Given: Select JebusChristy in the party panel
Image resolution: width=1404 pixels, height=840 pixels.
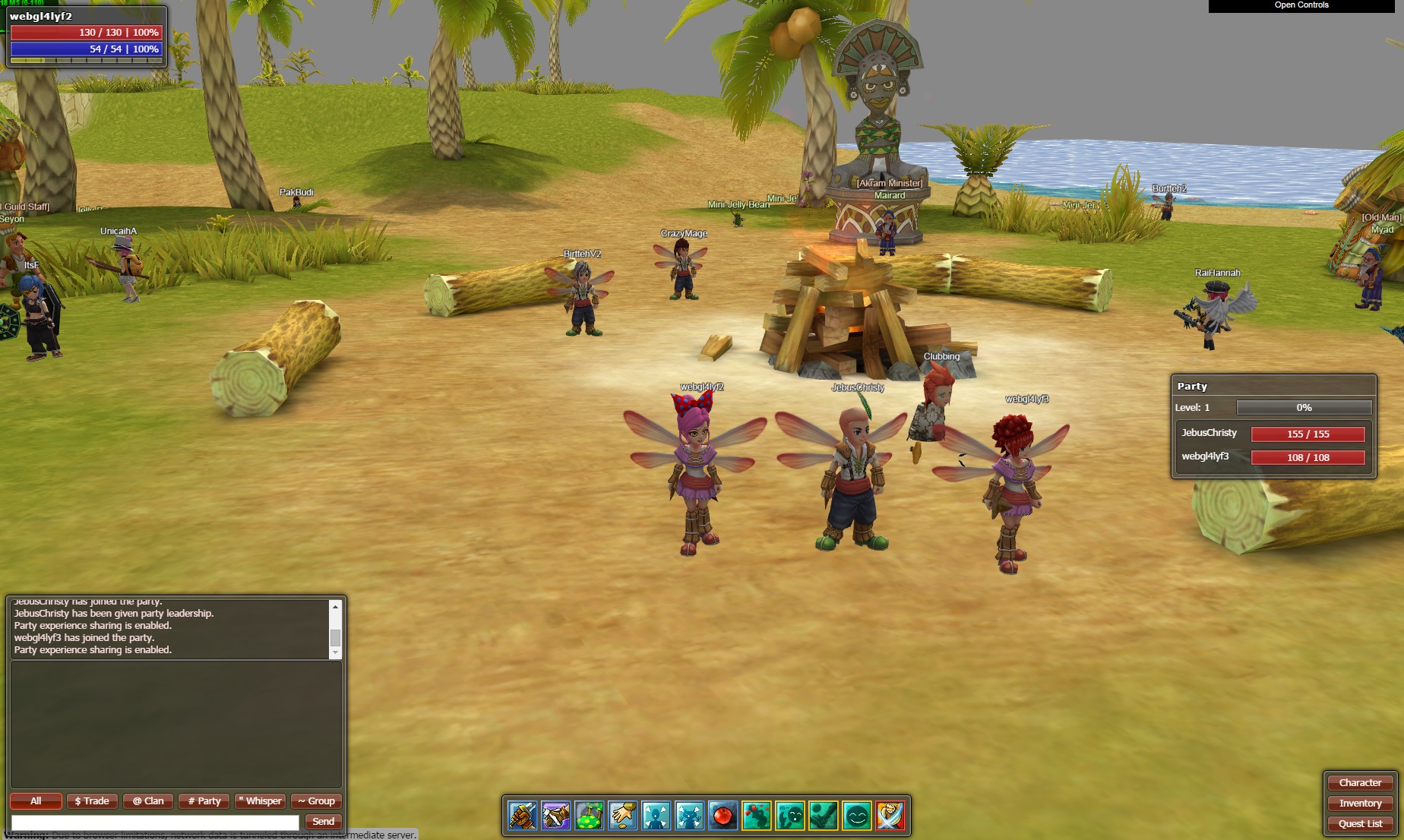Looking at the screenshot, I should pyautogui.click(x=1209, y=434).
